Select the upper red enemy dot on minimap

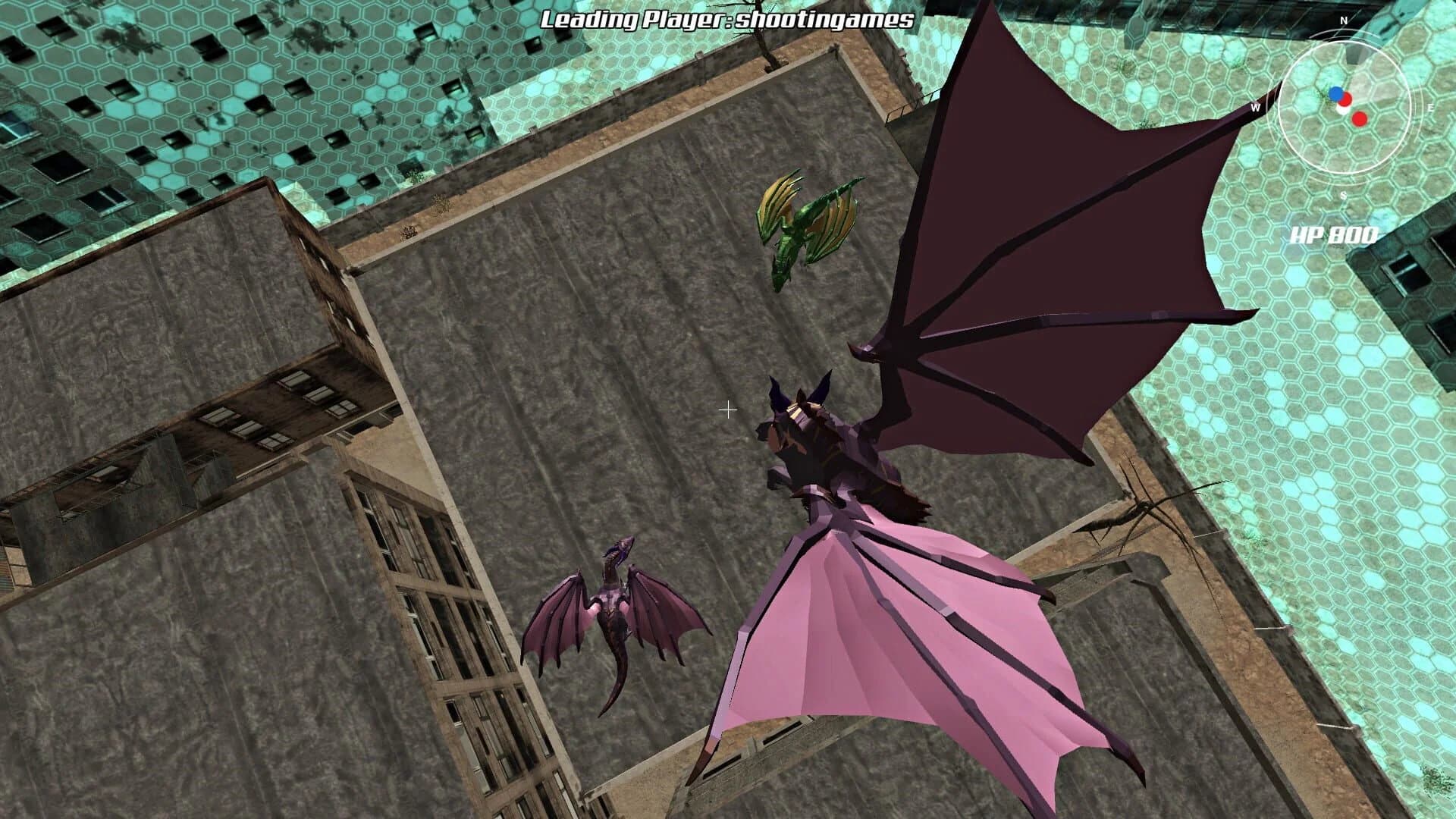[x=1346, y=99]
